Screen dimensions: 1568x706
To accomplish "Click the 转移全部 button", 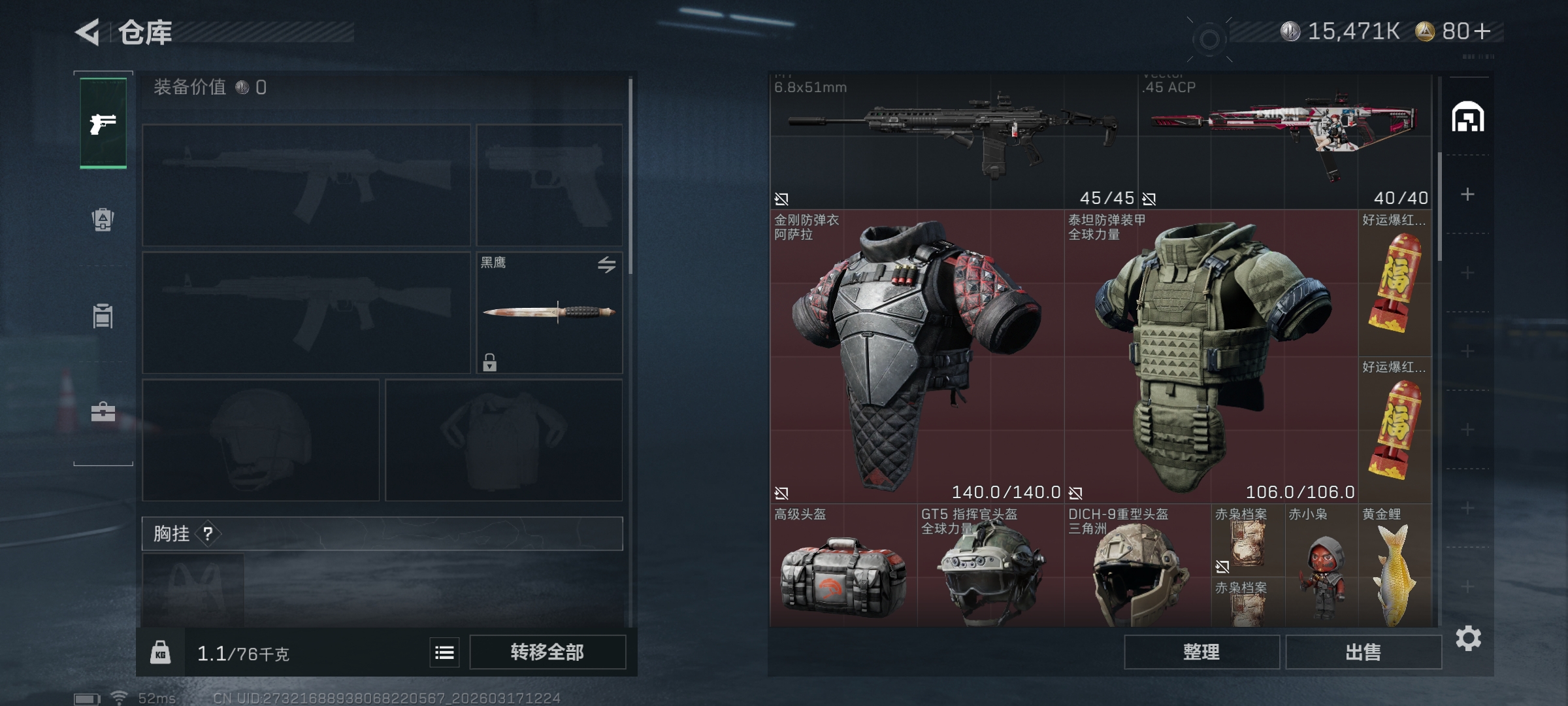I will (547, 652).
